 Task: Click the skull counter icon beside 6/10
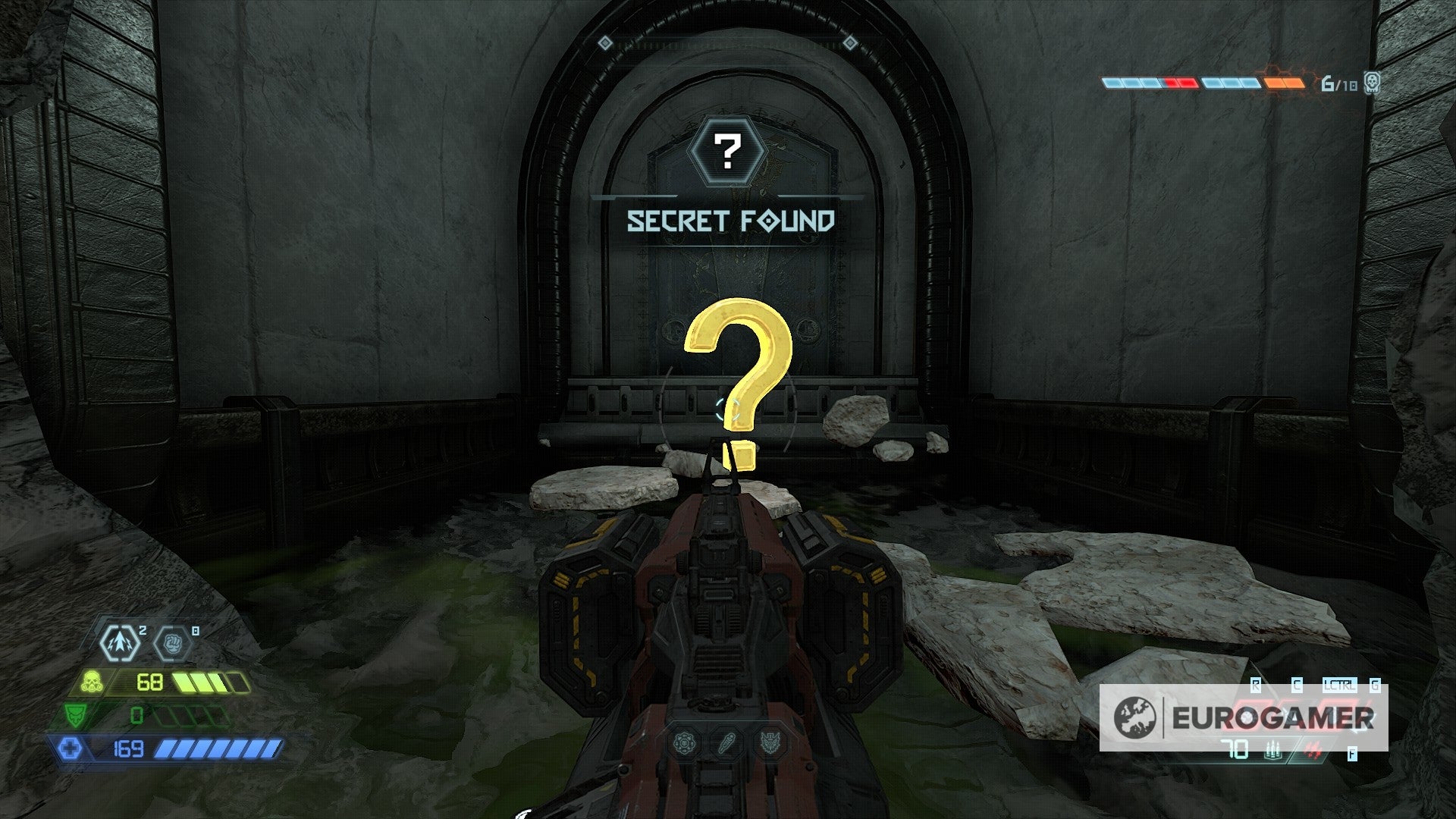click(1373, 83)
